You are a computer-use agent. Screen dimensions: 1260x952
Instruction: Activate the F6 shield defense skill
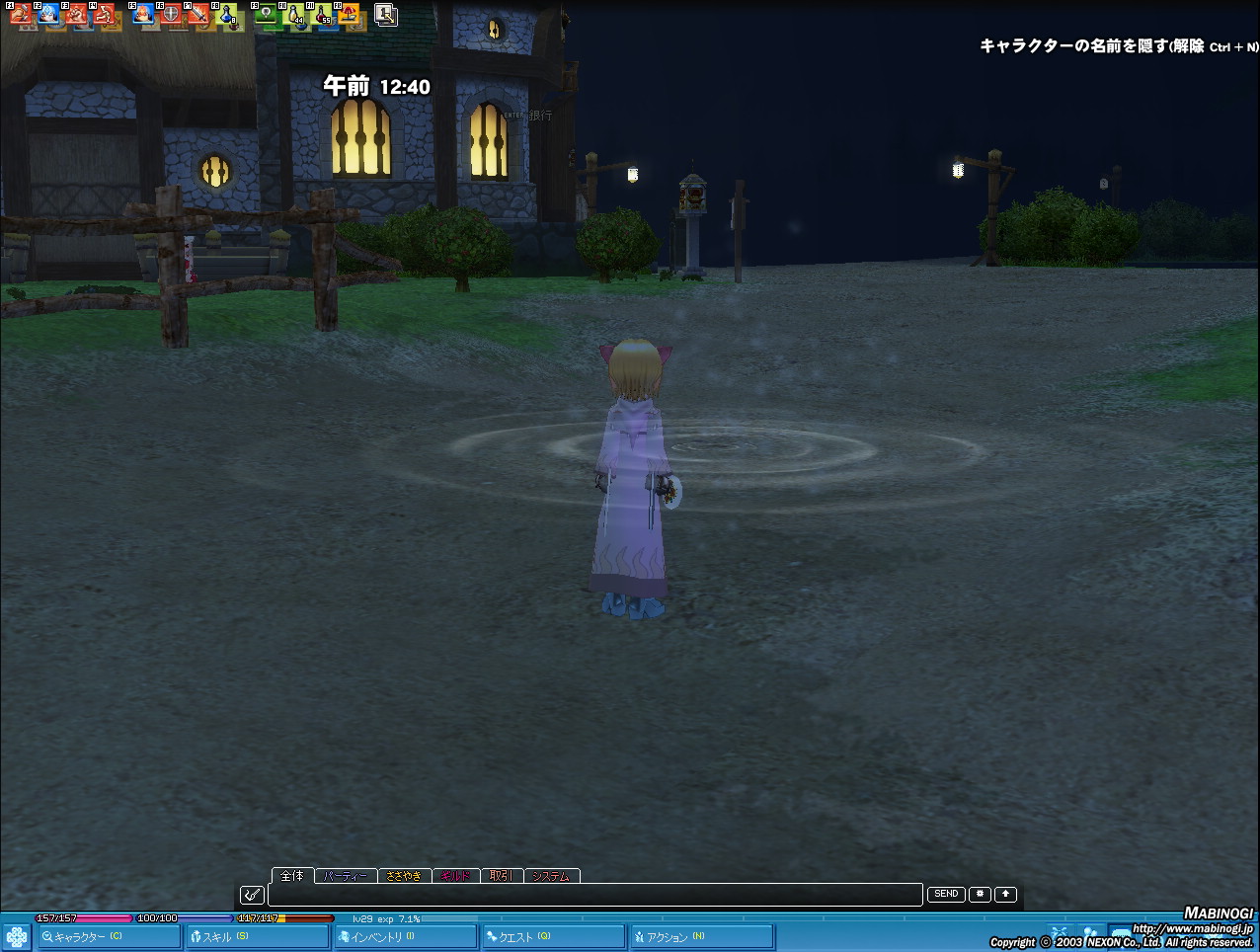click(171, 15)
